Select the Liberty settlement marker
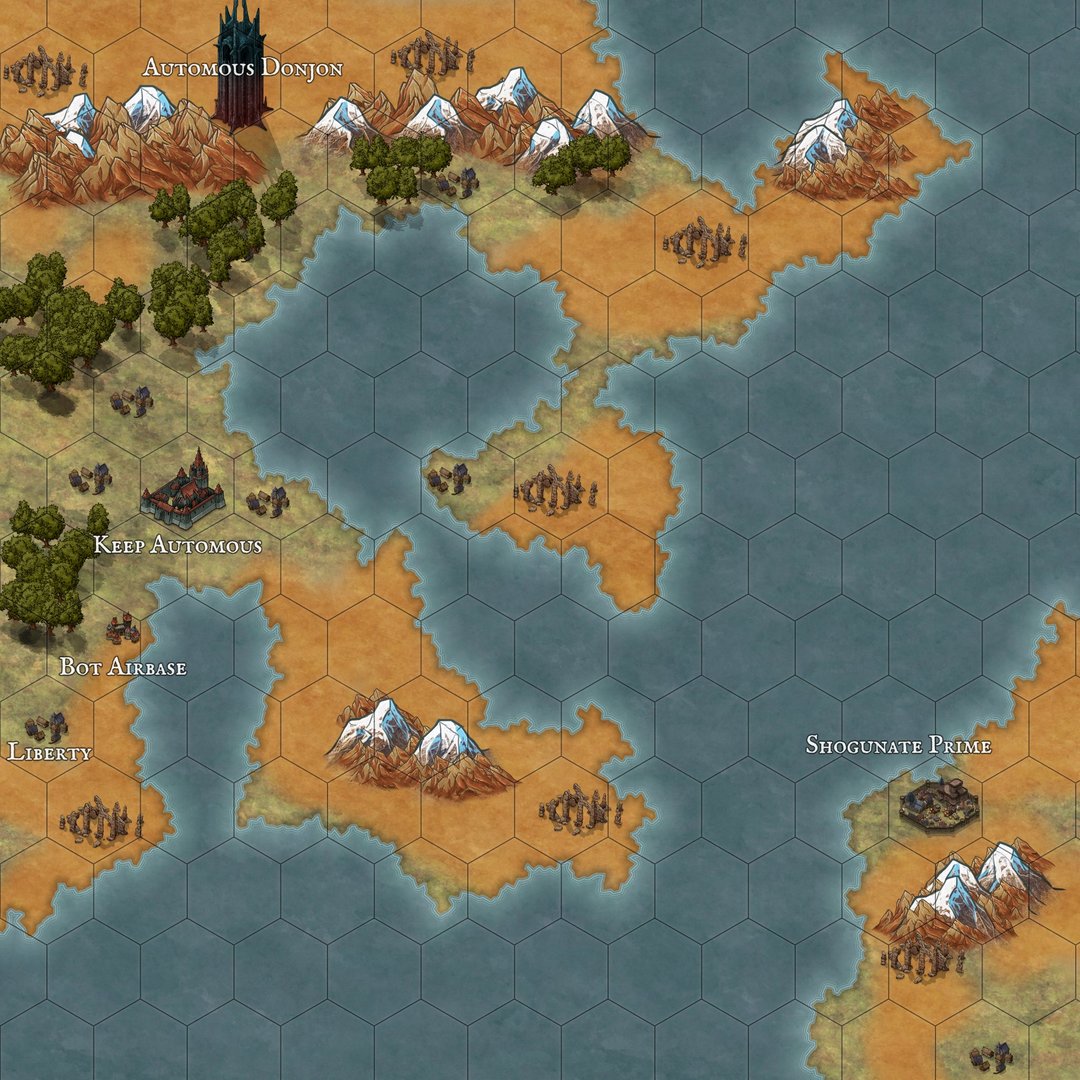 point(48,727)
